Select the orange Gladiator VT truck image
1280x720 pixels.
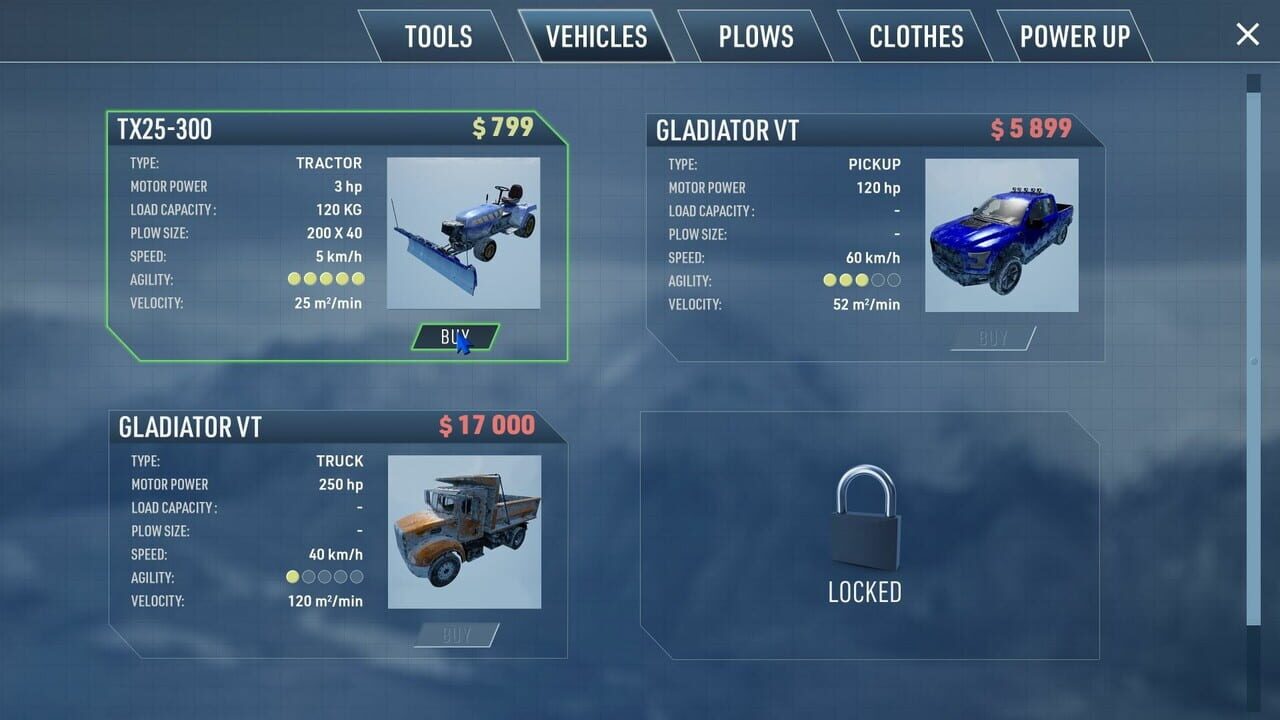(x=465, y=530)
